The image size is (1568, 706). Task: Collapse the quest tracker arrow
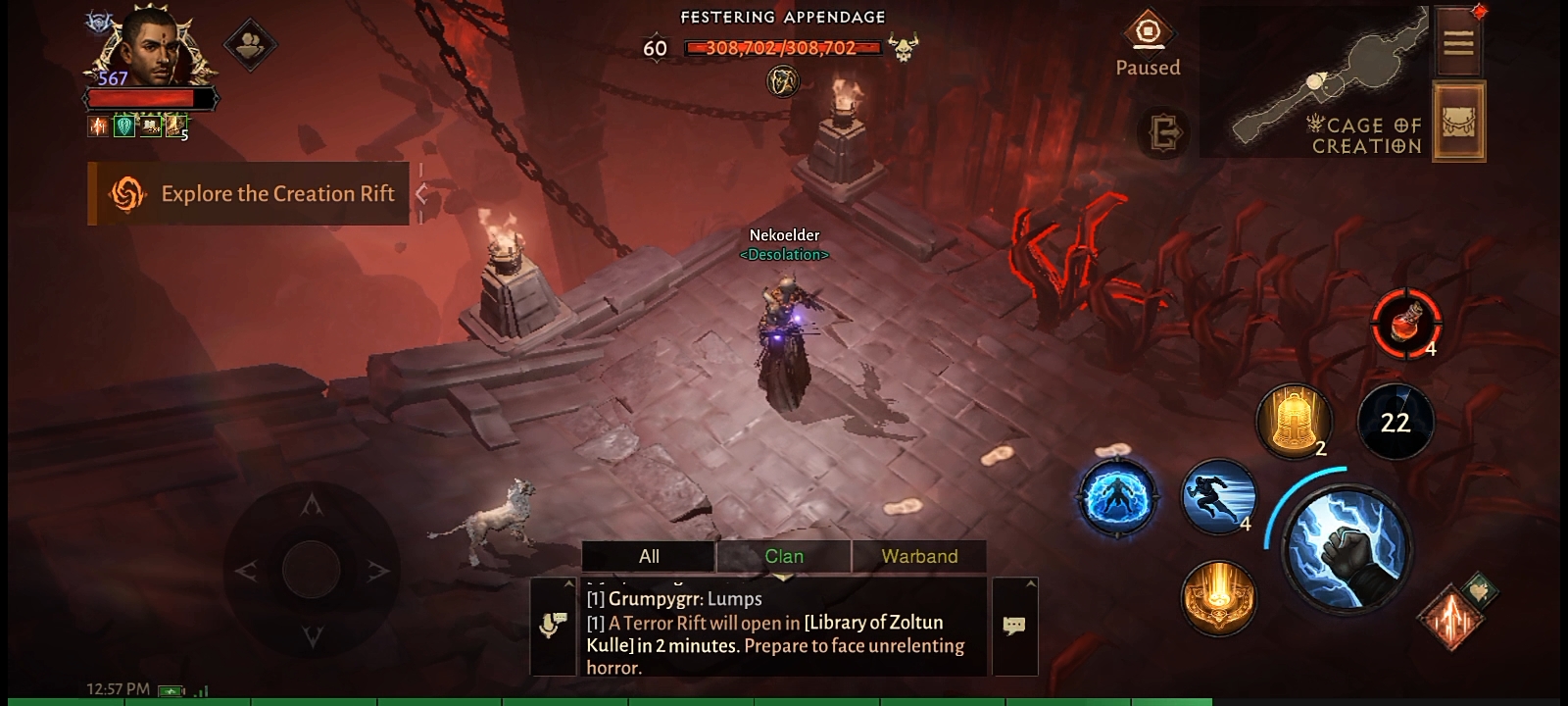(421, 194)
